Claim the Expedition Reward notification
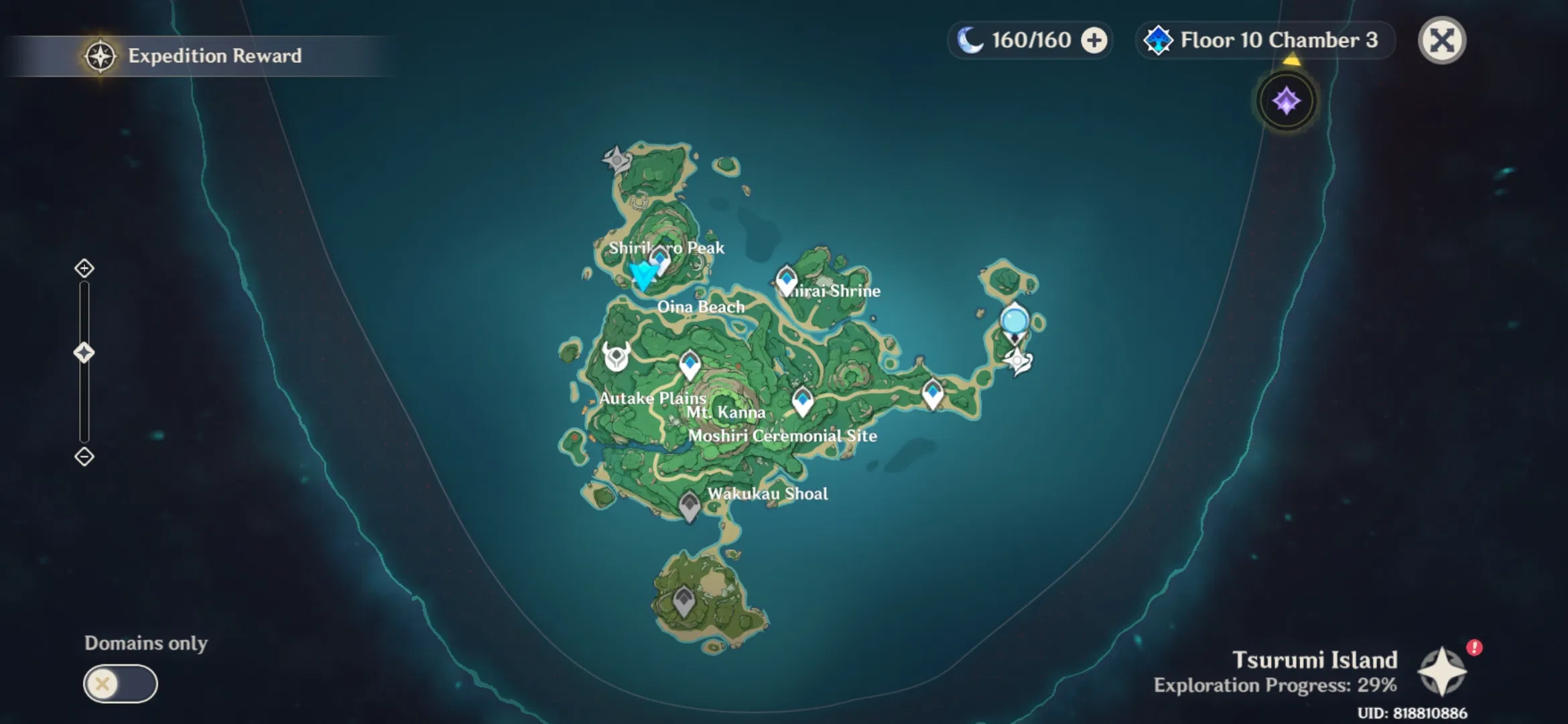This screenshot has width=1568, height=724. 213,56
